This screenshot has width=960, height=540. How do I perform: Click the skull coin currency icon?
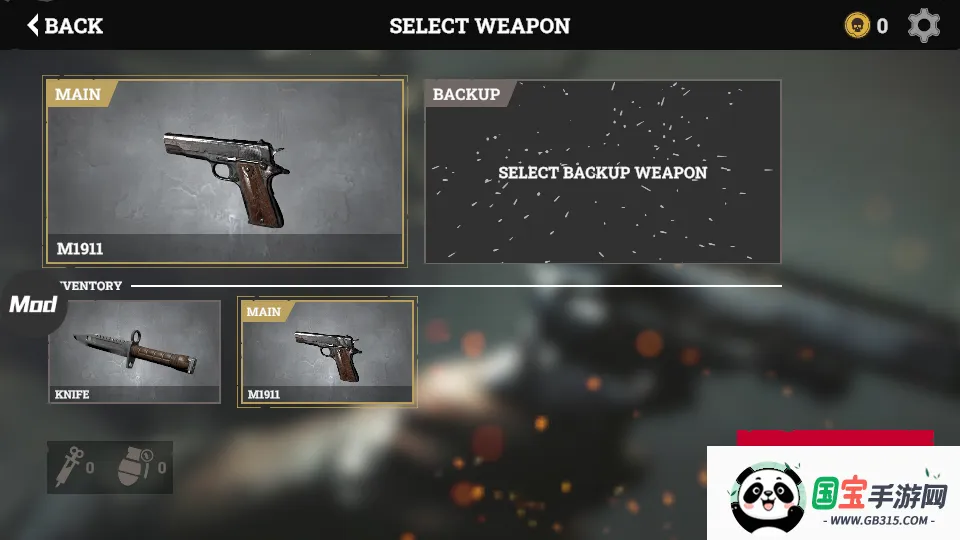857,25
